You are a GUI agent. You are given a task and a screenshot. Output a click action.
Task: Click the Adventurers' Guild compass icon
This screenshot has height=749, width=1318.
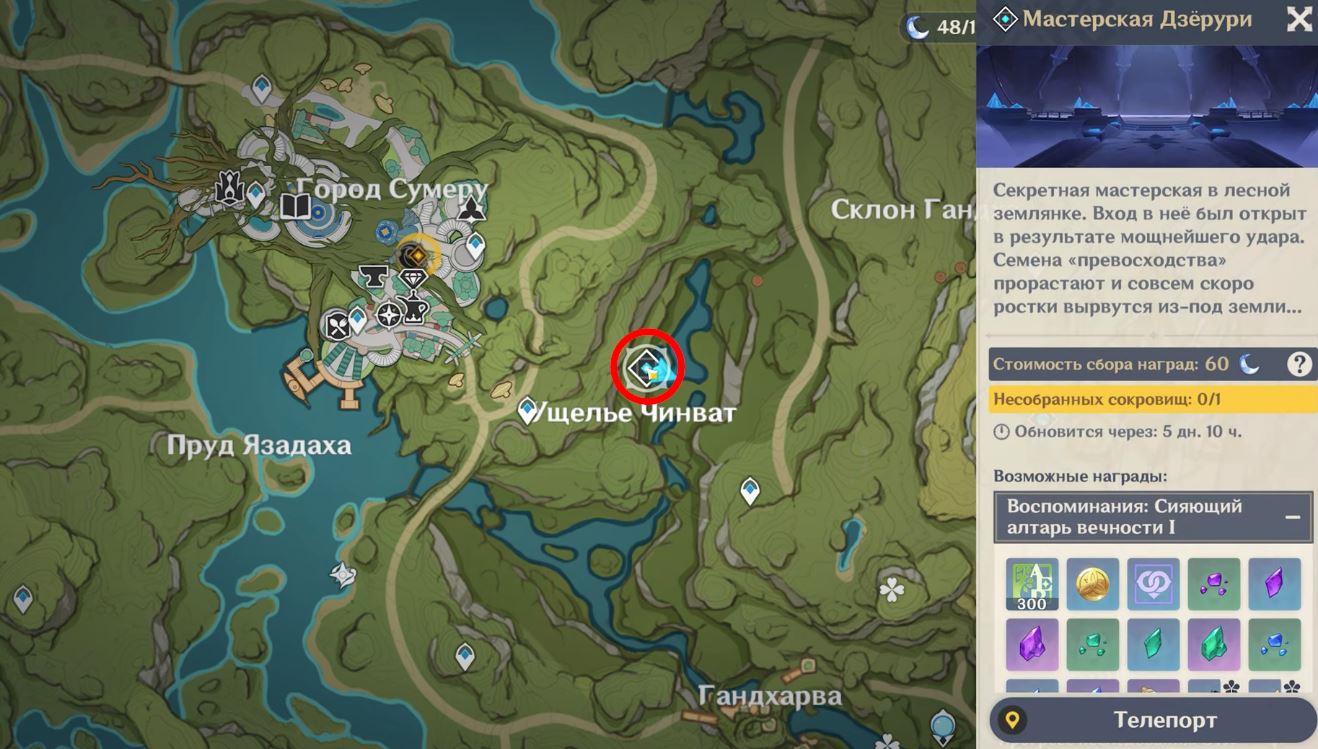[388, 314]
